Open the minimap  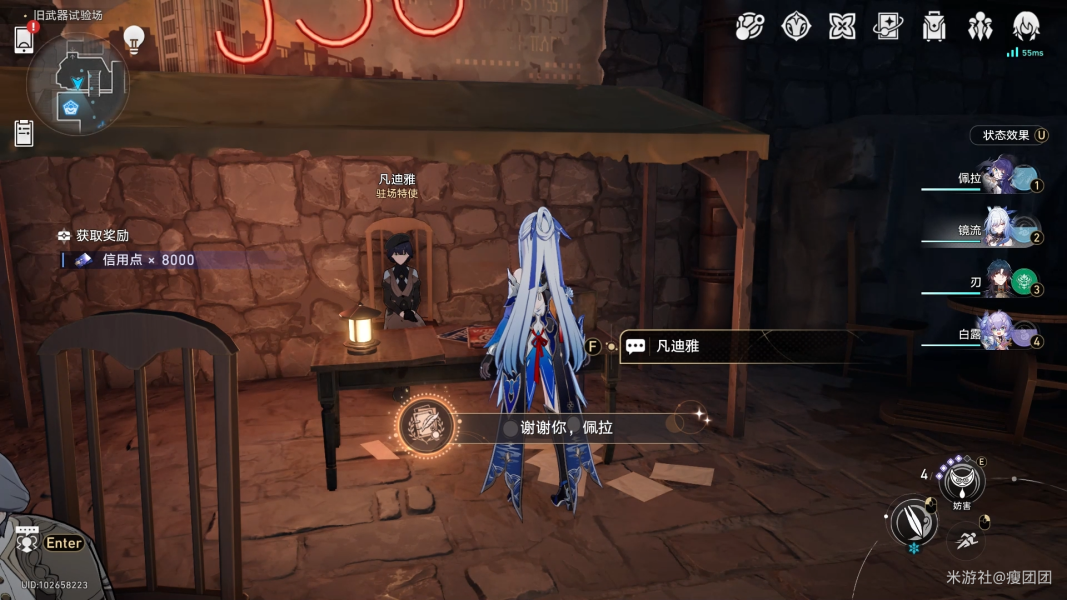pos(77,85)
